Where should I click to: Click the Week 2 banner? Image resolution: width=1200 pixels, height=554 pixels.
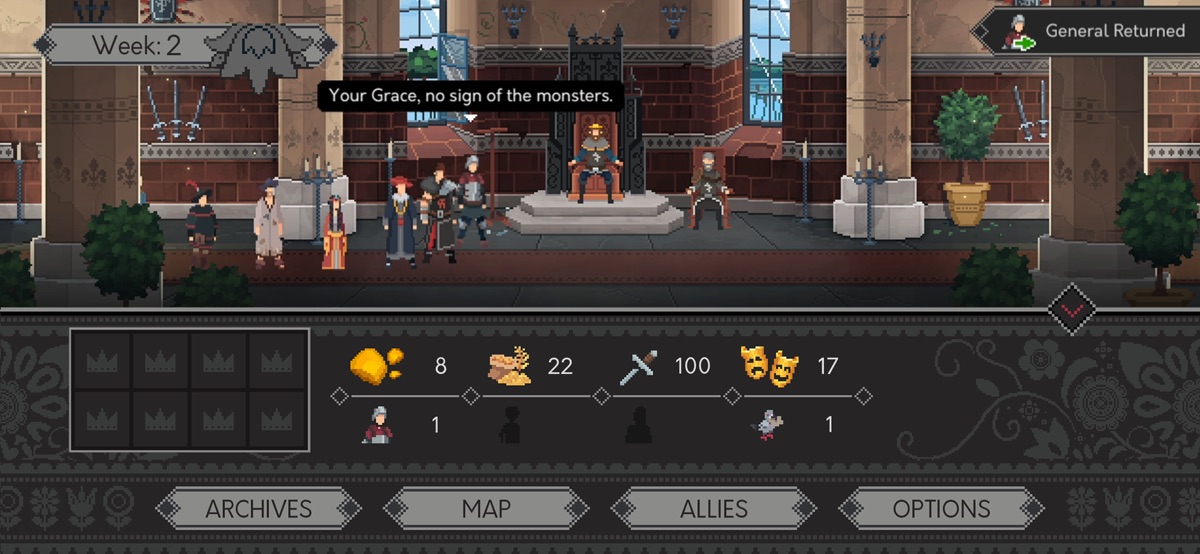click(x=135, y=45)
